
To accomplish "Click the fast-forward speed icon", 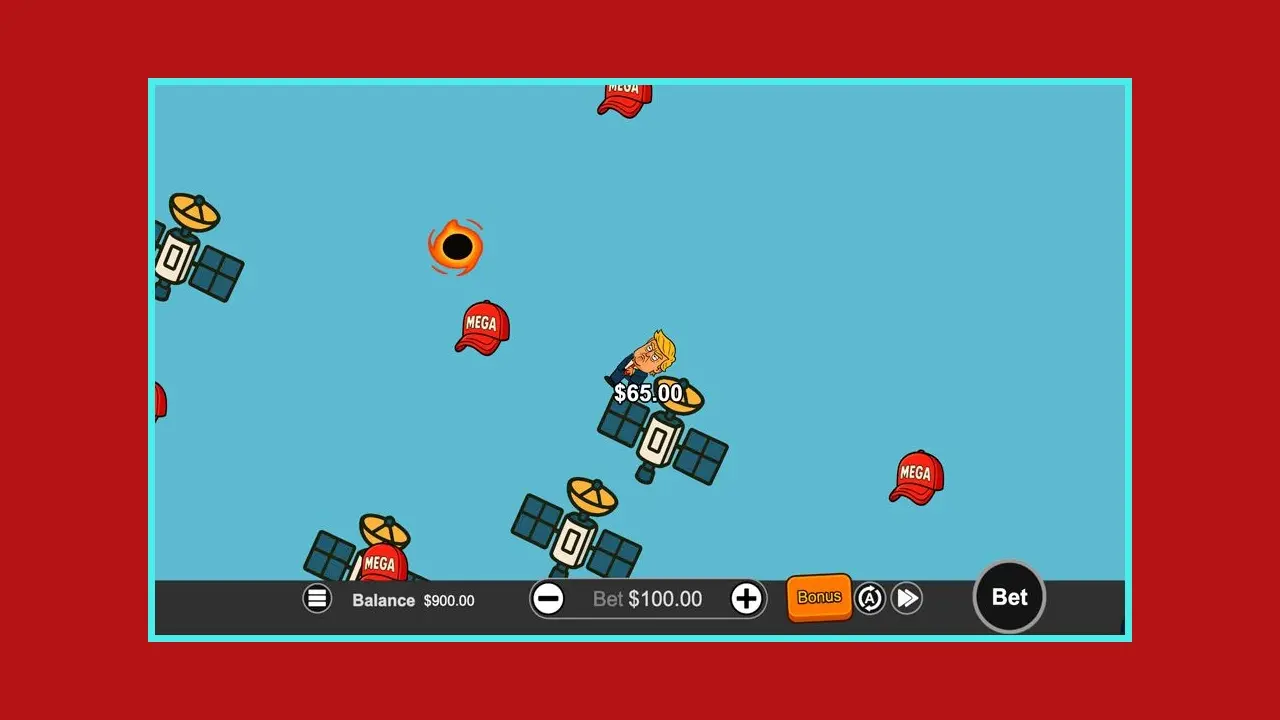I will pyautogui.click(x=906, y=597).
